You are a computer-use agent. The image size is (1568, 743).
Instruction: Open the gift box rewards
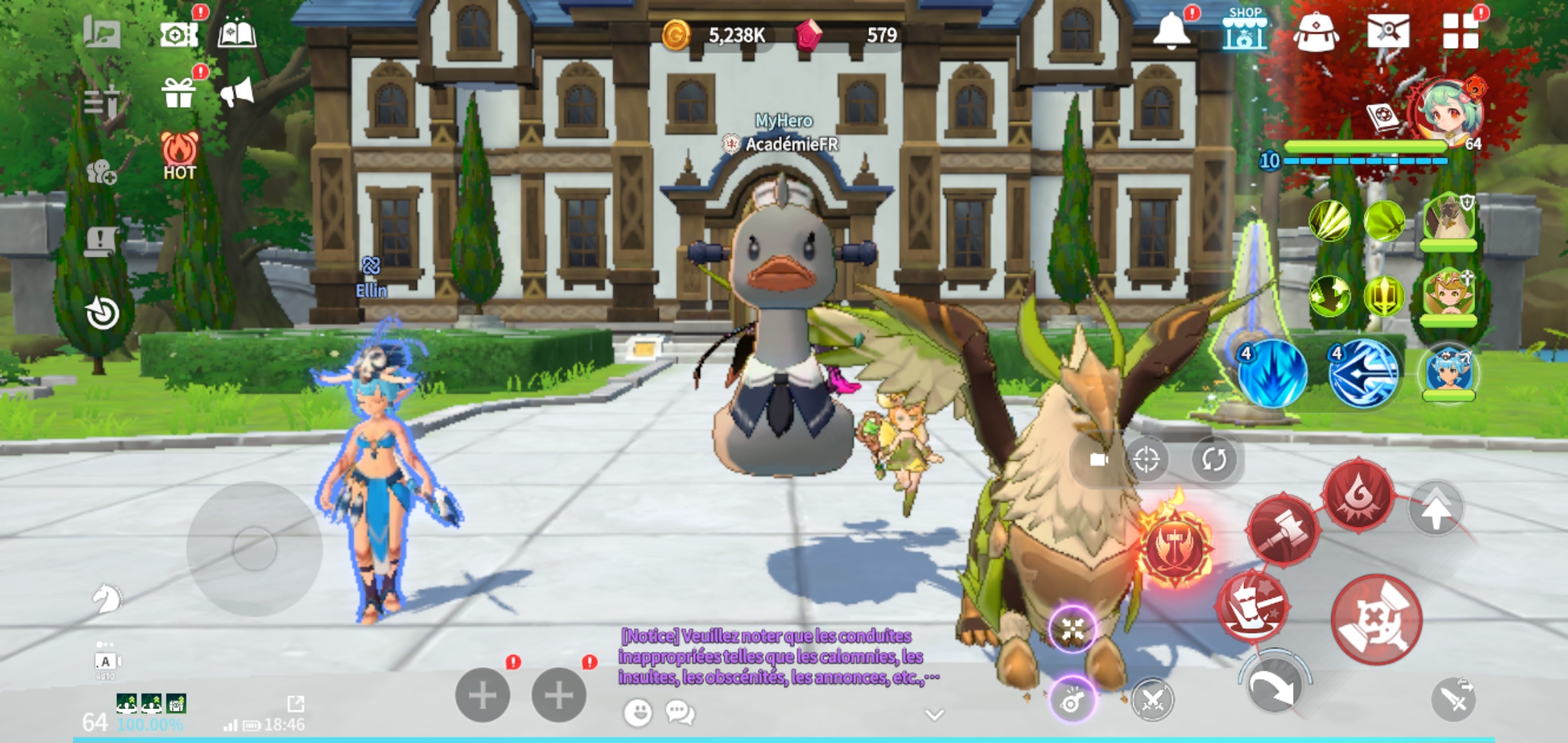pos(178,93)
